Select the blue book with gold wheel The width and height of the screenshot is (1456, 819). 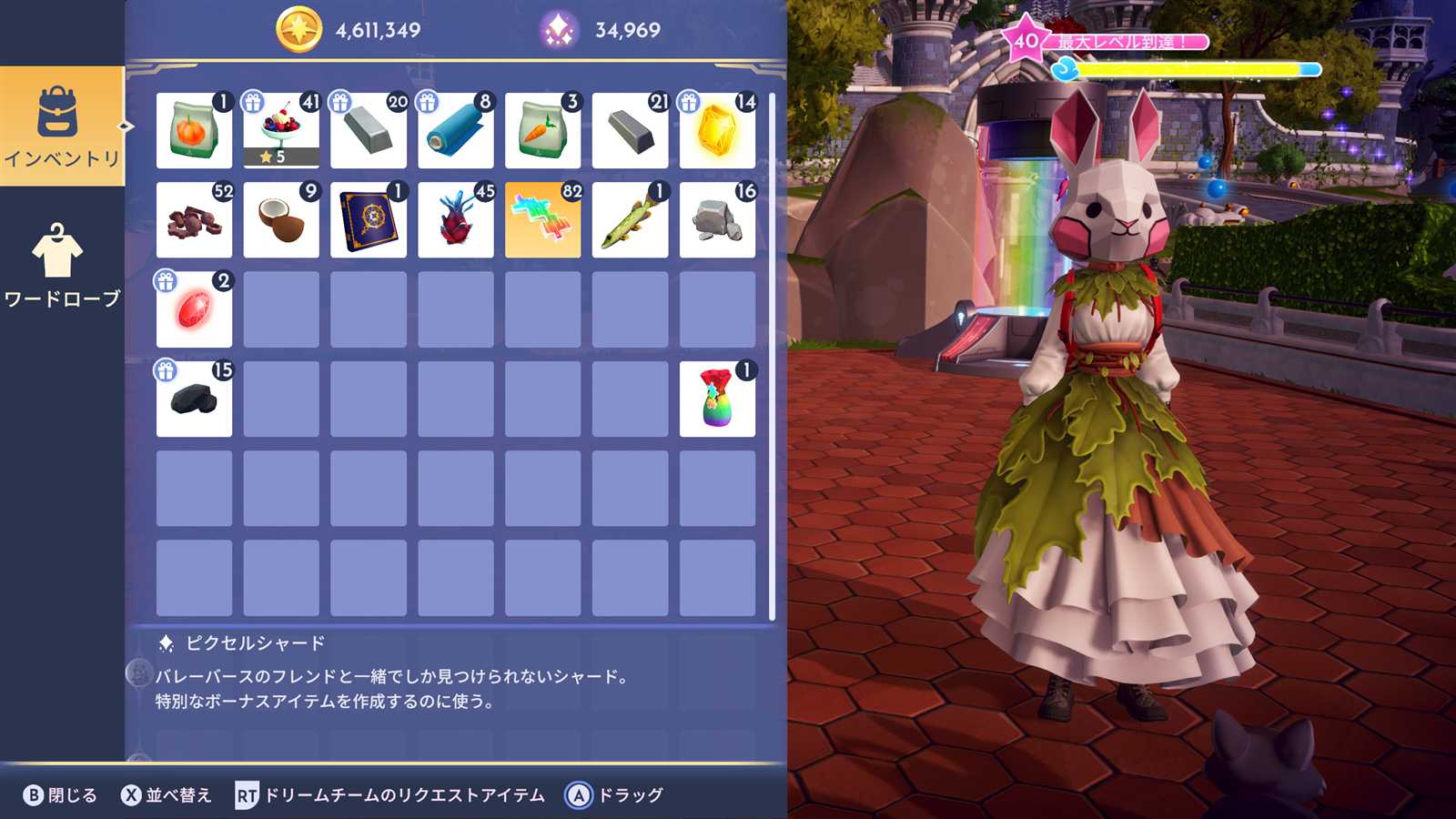369,220
